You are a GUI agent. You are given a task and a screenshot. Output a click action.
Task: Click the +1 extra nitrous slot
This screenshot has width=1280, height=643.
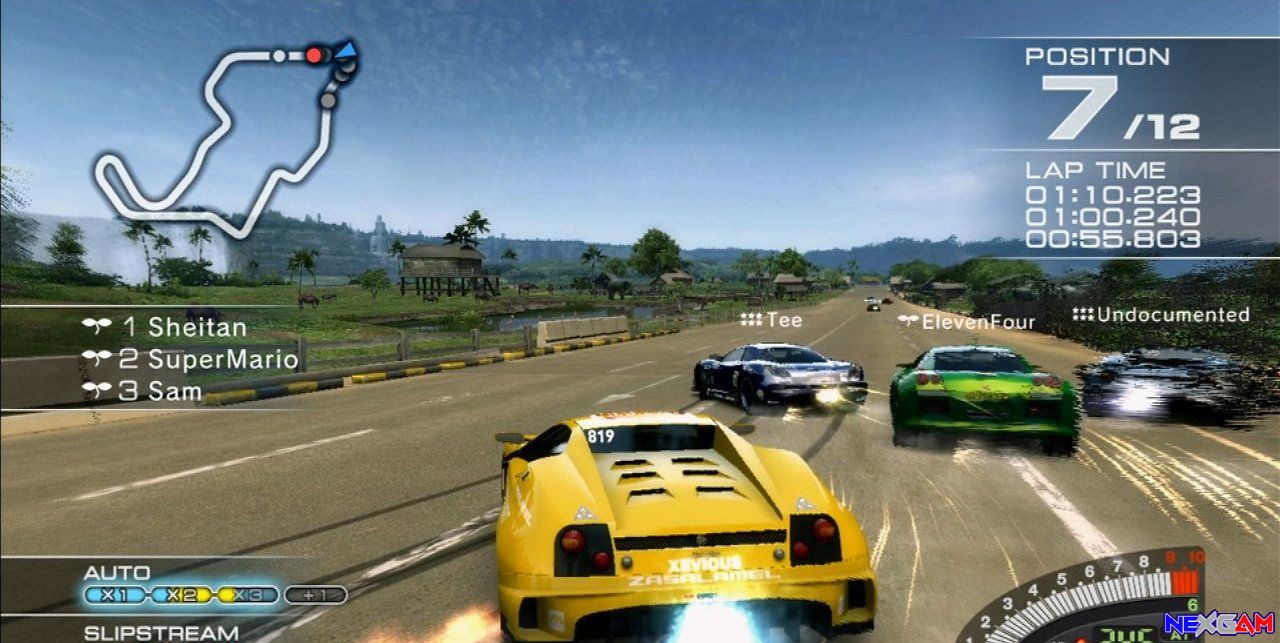(x=315, y=596)
